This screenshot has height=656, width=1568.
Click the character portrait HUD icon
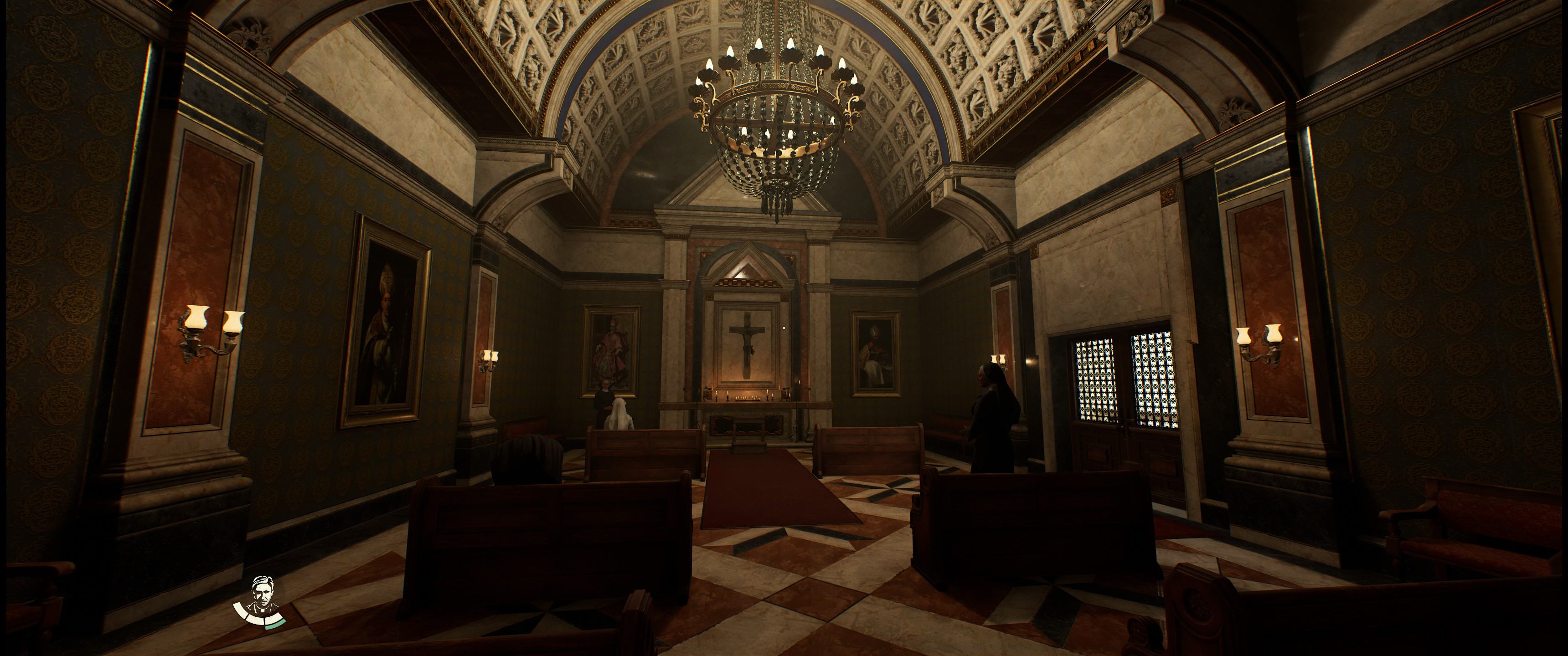(265, 594)
